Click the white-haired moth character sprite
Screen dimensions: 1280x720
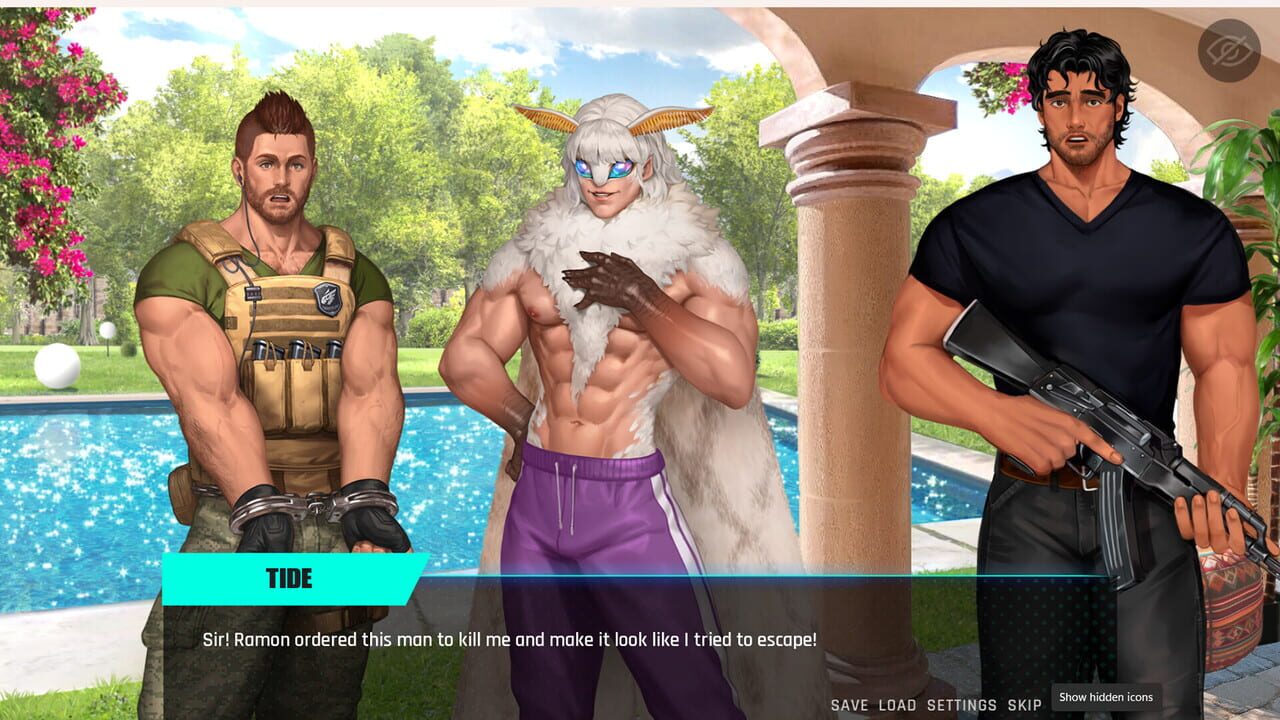(x=600, y=300)
